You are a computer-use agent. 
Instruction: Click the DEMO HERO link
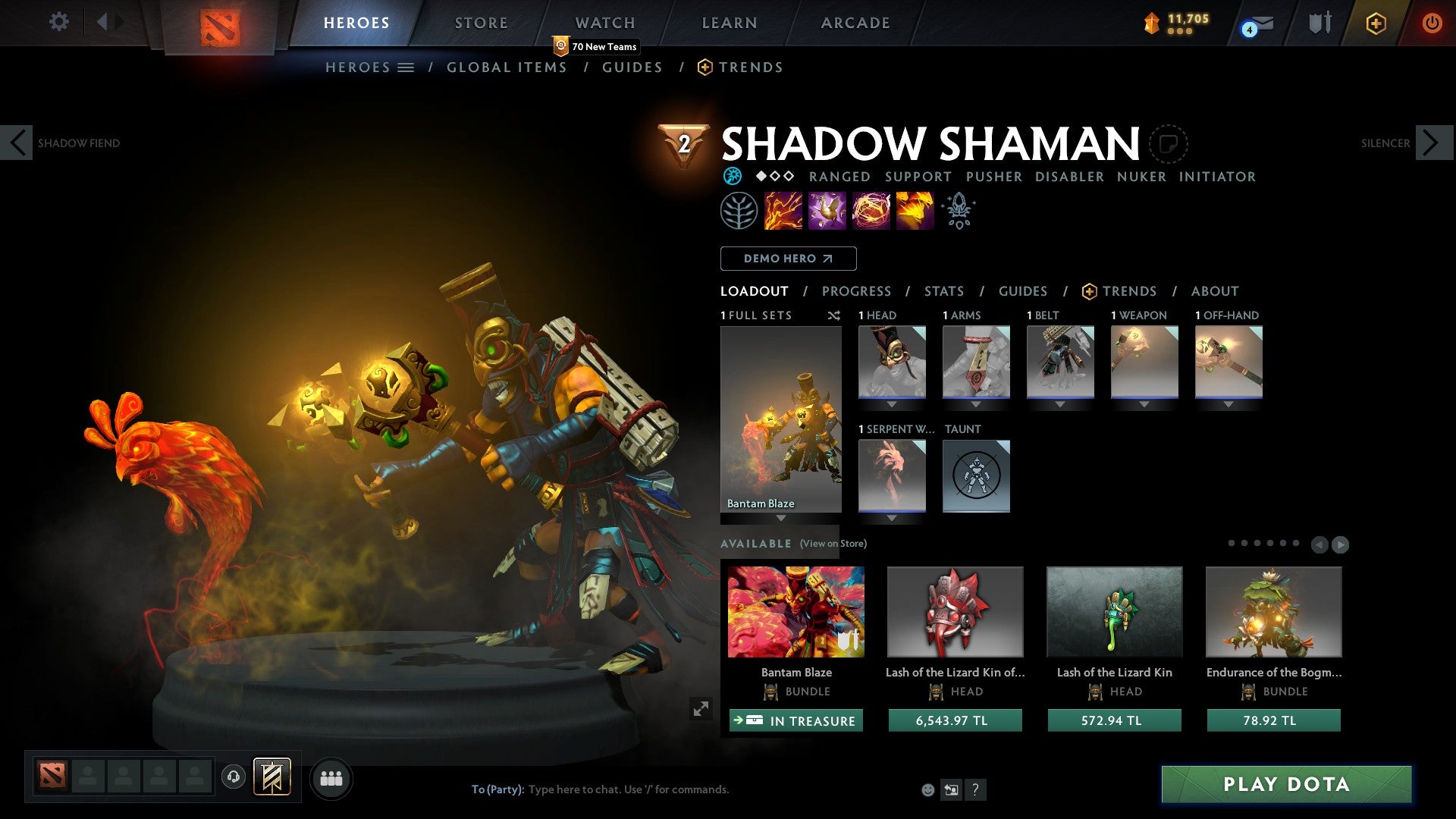coord(787,259)
